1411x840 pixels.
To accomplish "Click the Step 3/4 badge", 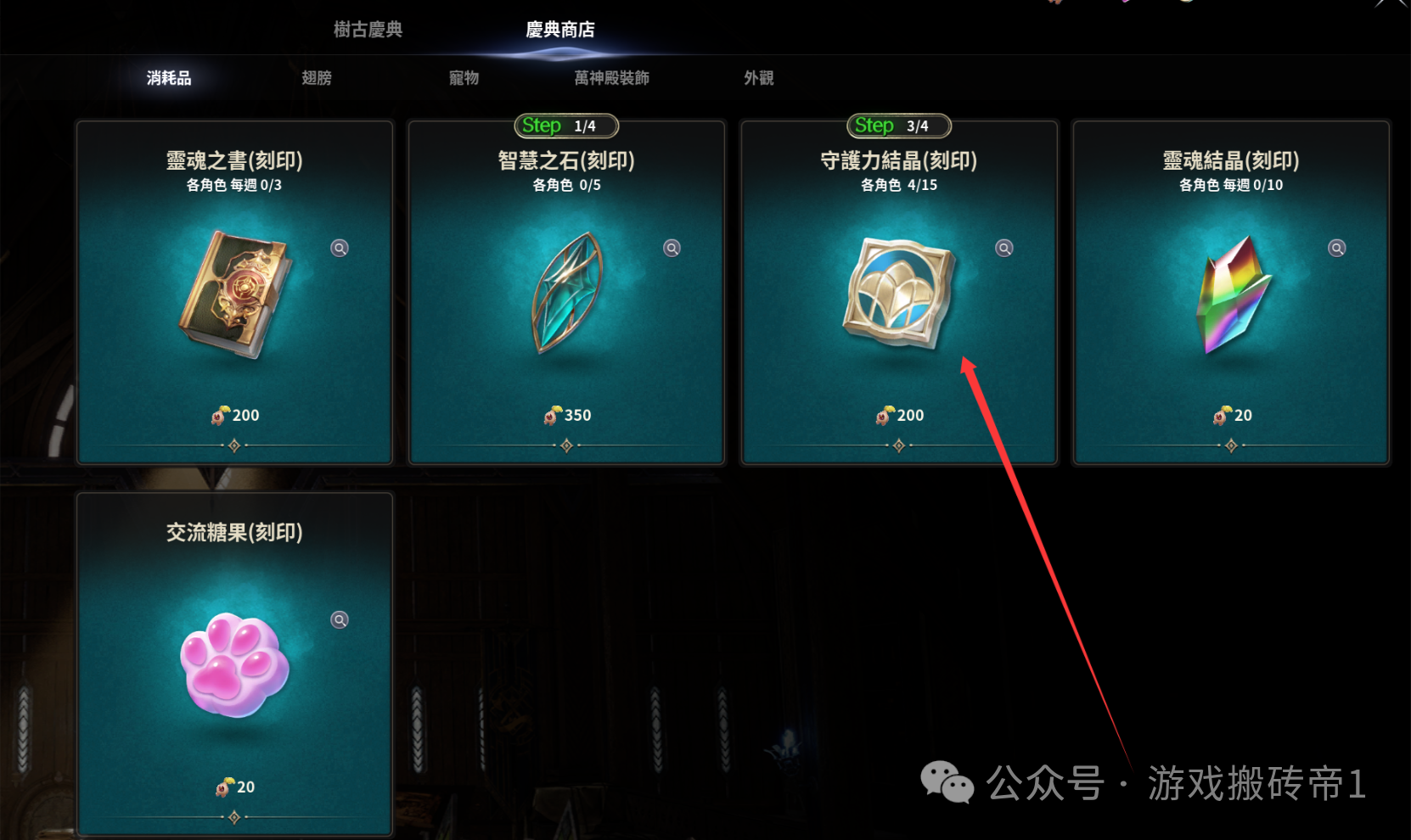I will (x=899, y=125).
